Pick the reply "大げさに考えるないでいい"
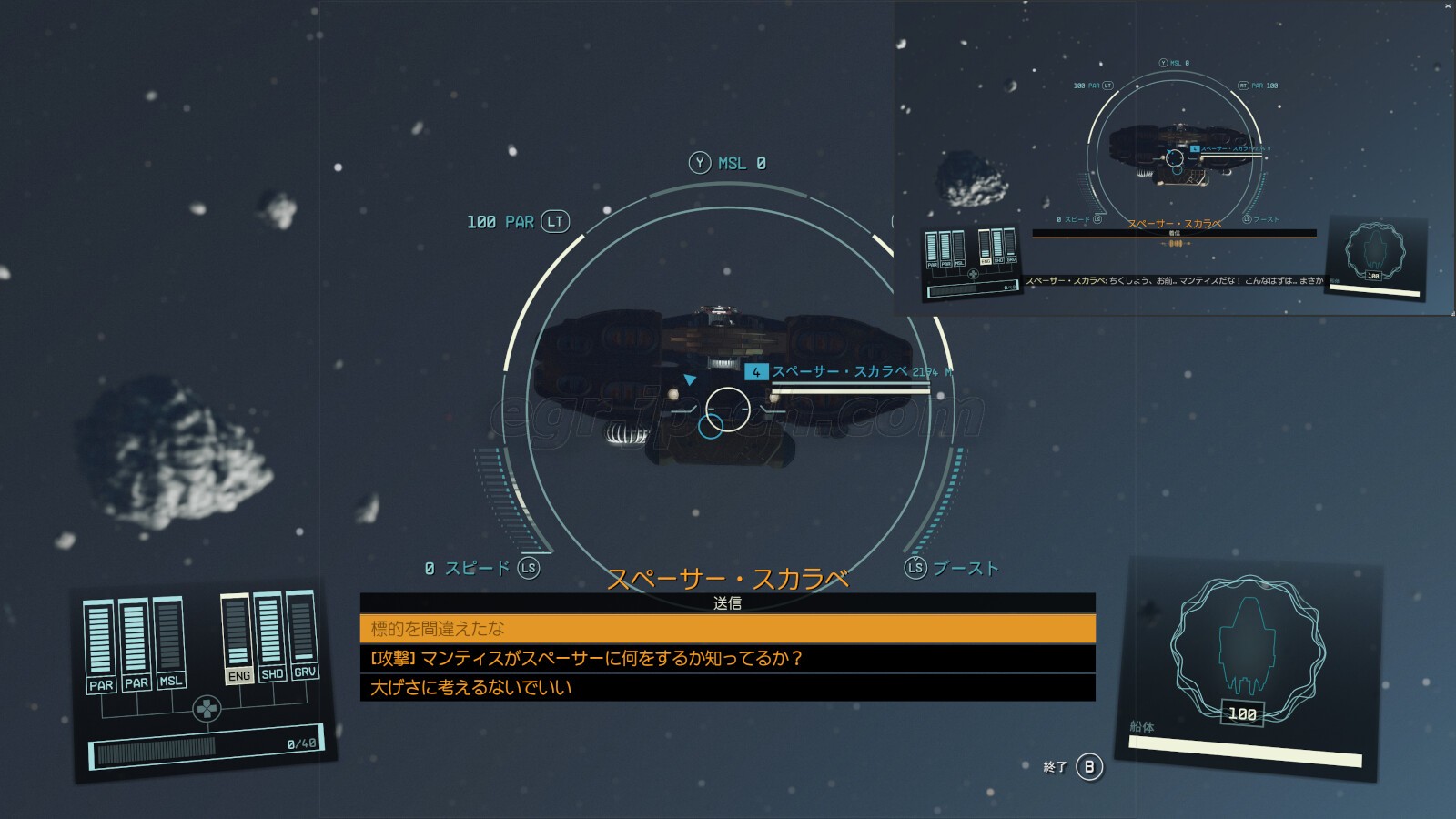 [727, 687]
